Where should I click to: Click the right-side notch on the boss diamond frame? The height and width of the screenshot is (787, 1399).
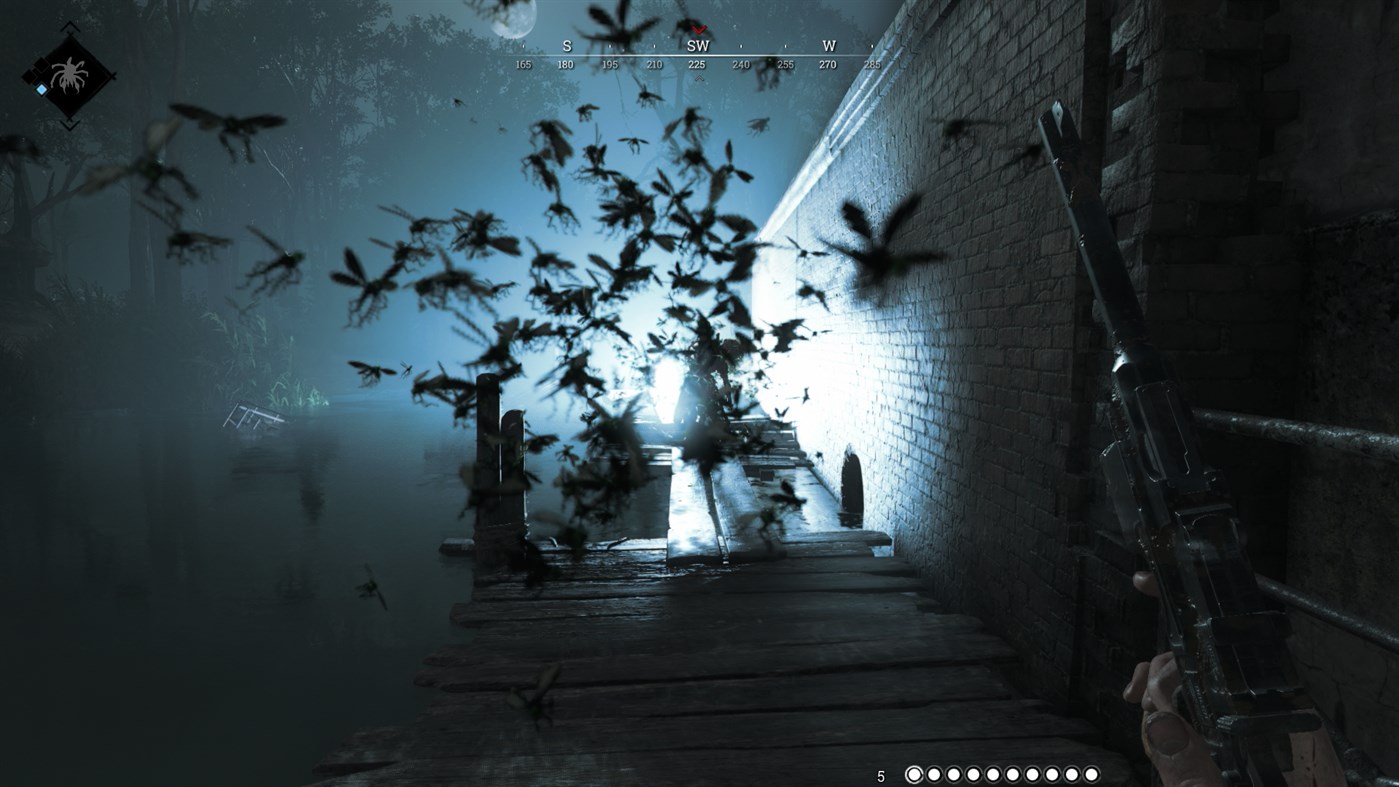tap(112, 76)
